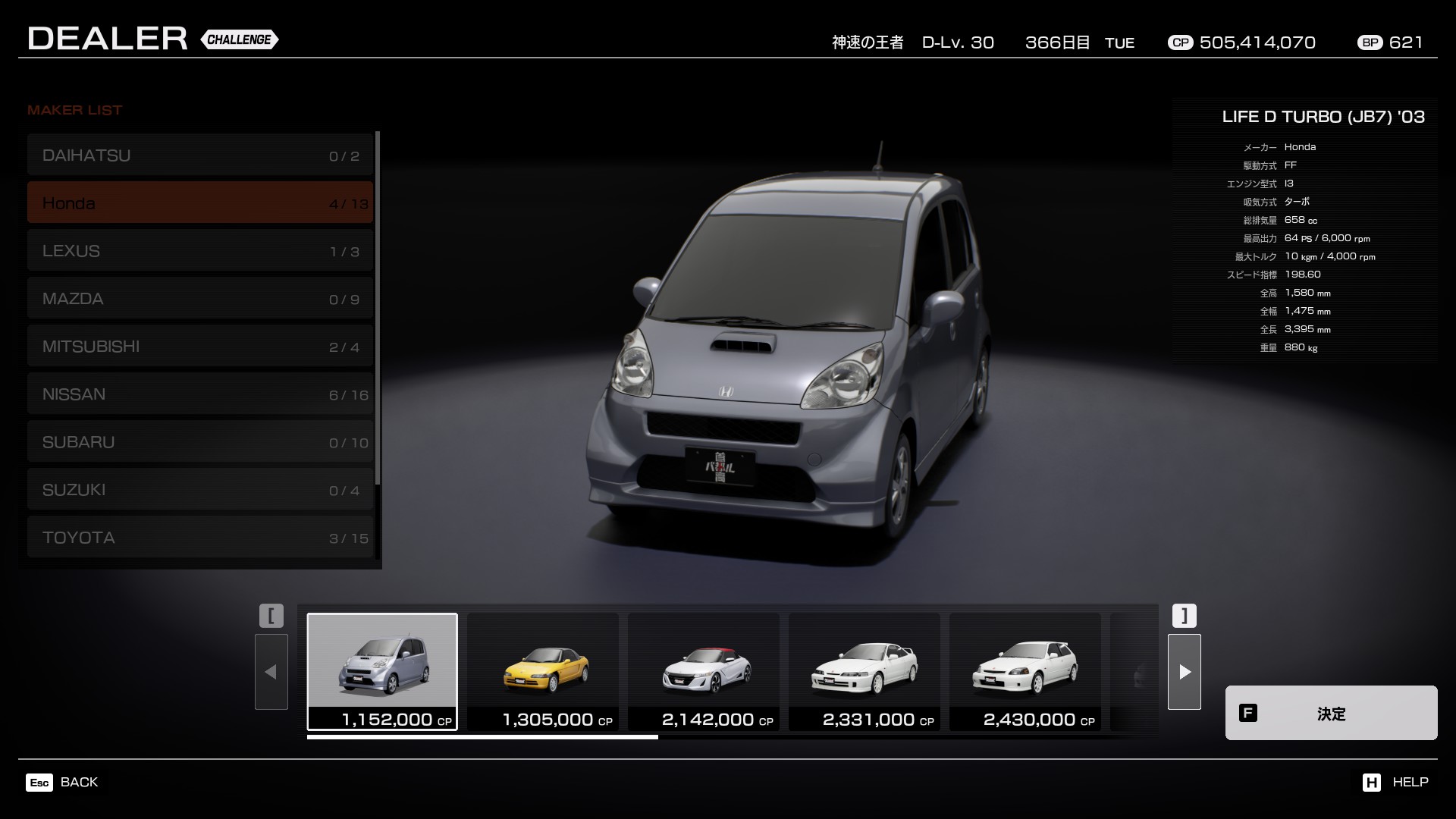Confirm the purchase with the 決定 button
This screenshot has width=1456, height=819.
point(1331,713)
